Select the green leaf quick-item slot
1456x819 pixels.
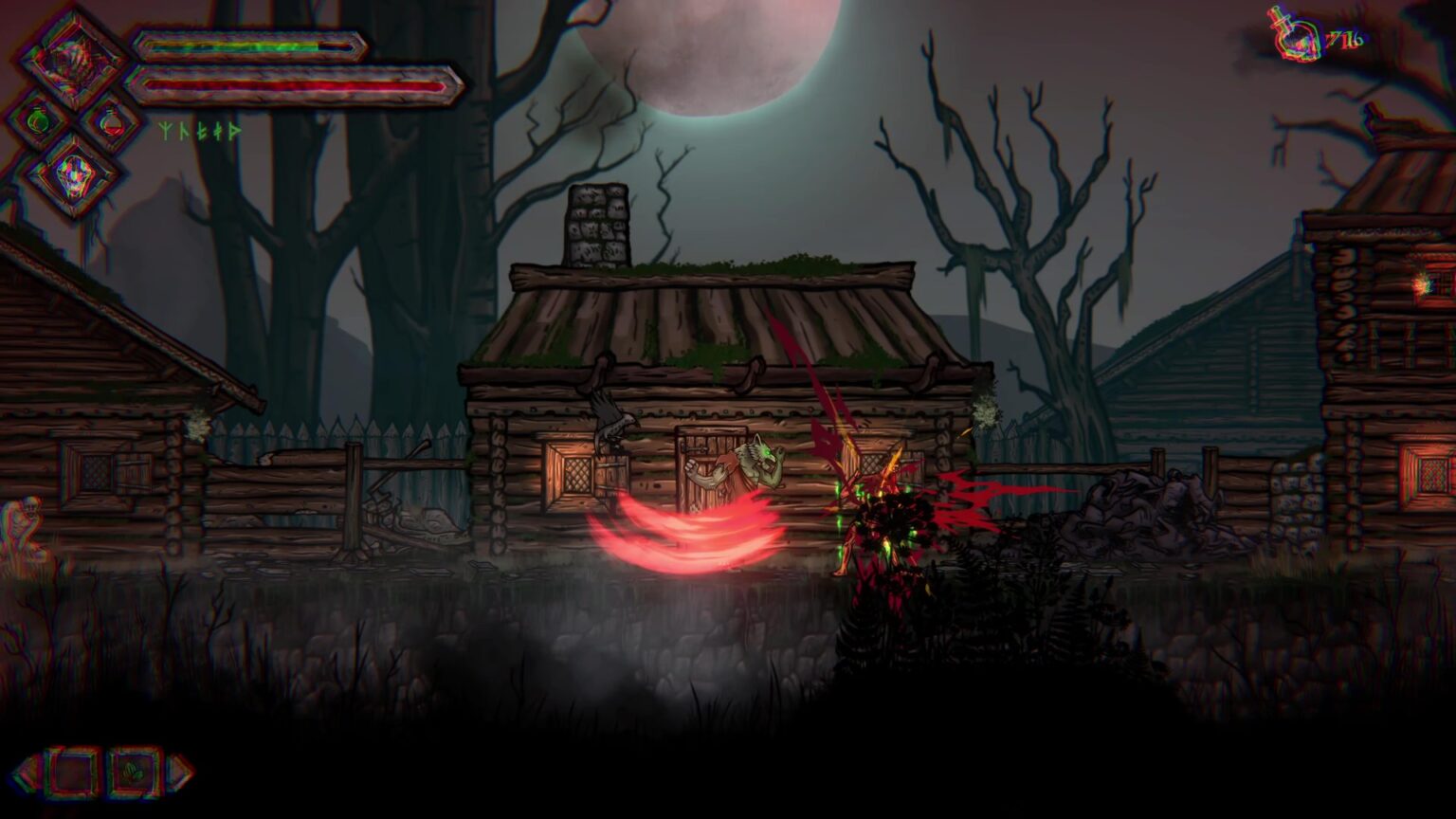tap(134, 773)
